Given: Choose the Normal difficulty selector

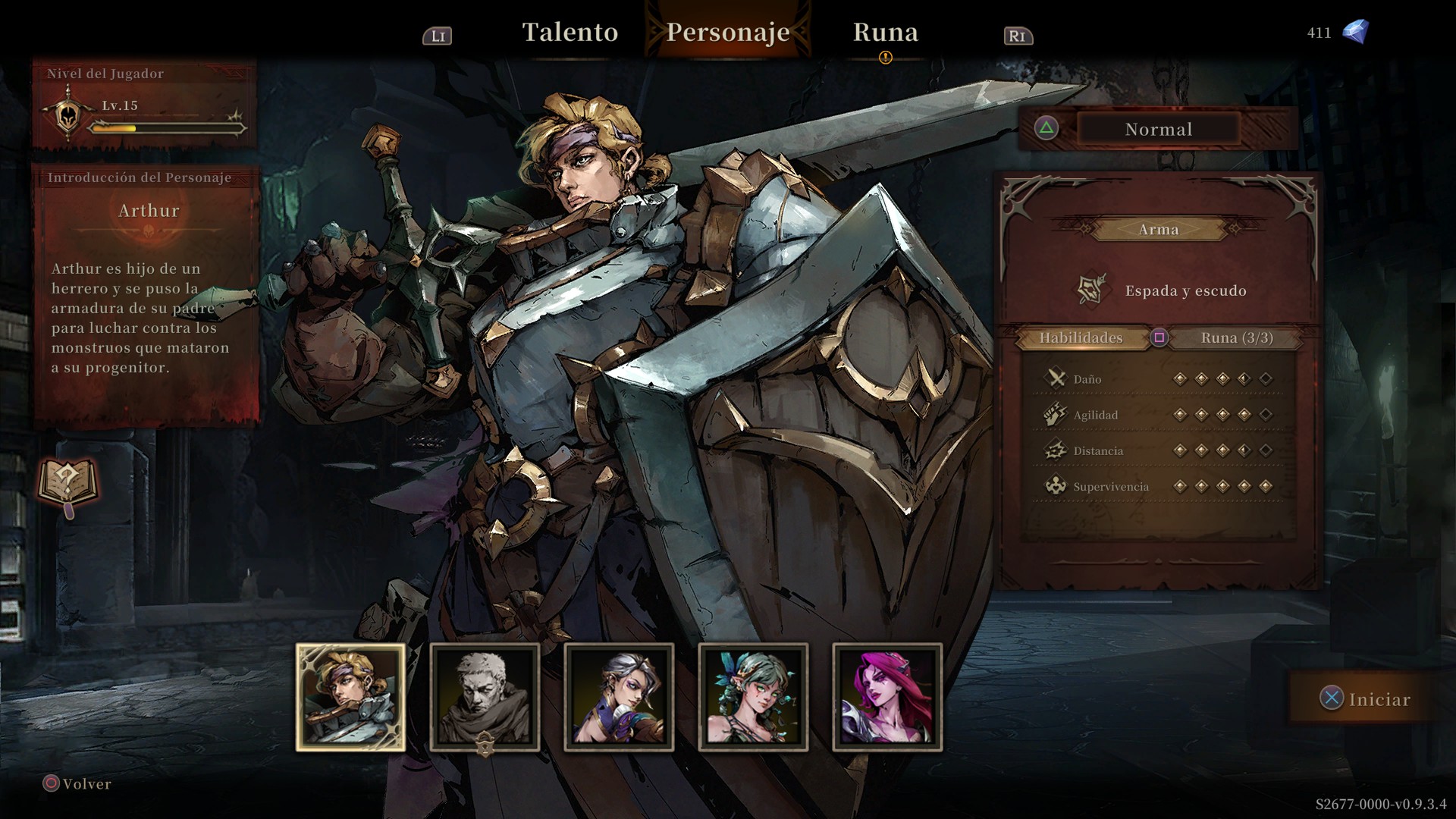Looking at the screenshot, I should point(1158,130).
